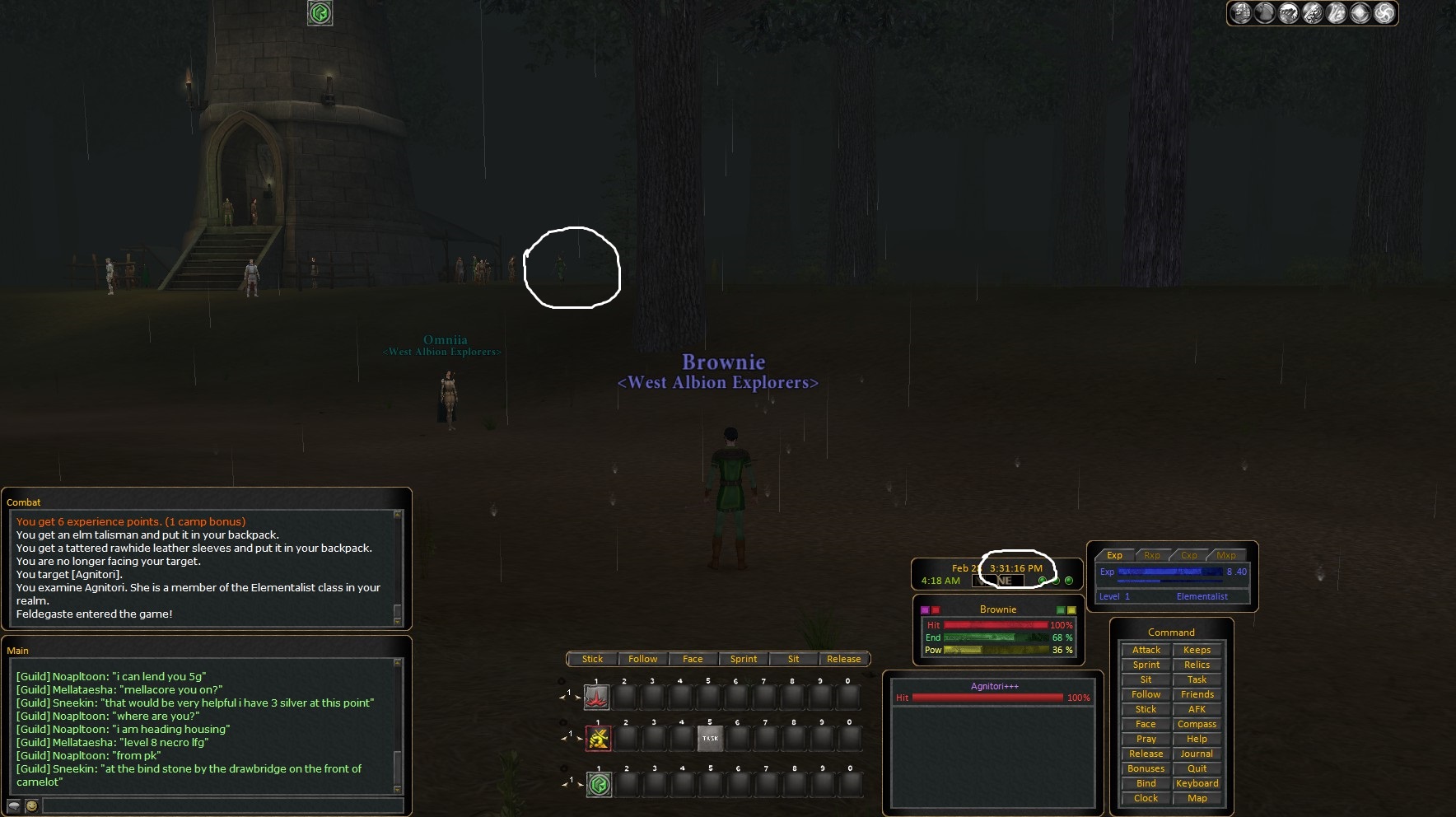Activate the red spell in first hotbar
Viewport: 1456px width, 817px height.
click(597, 698)
